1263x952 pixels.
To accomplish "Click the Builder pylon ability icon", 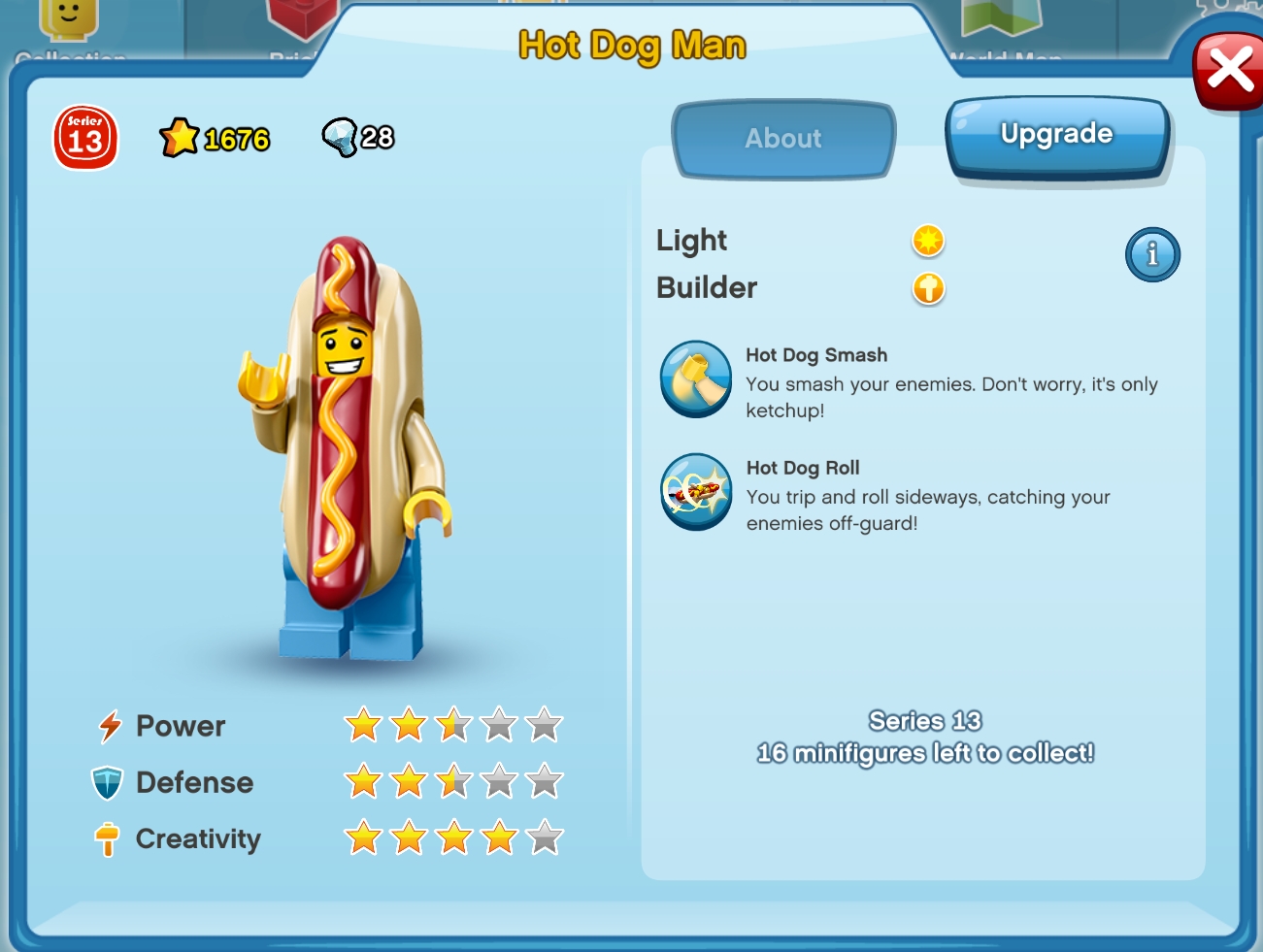I will pyautogui.click(x=927, y=289).
